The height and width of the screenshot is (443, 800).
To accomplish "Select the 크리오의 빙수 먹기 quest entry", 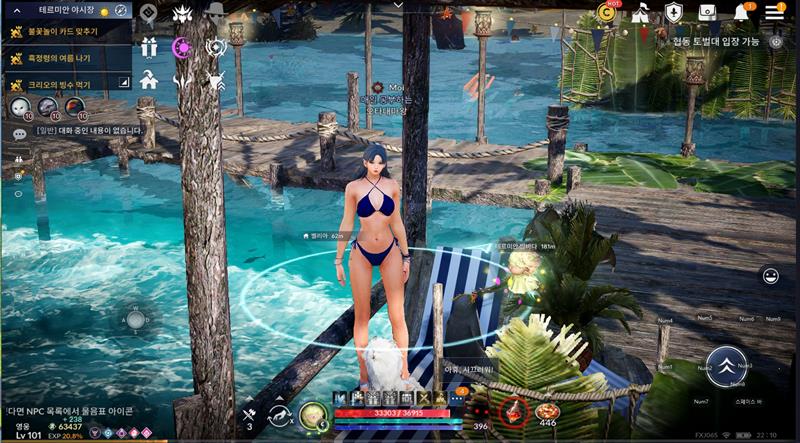I will [66, 85].
